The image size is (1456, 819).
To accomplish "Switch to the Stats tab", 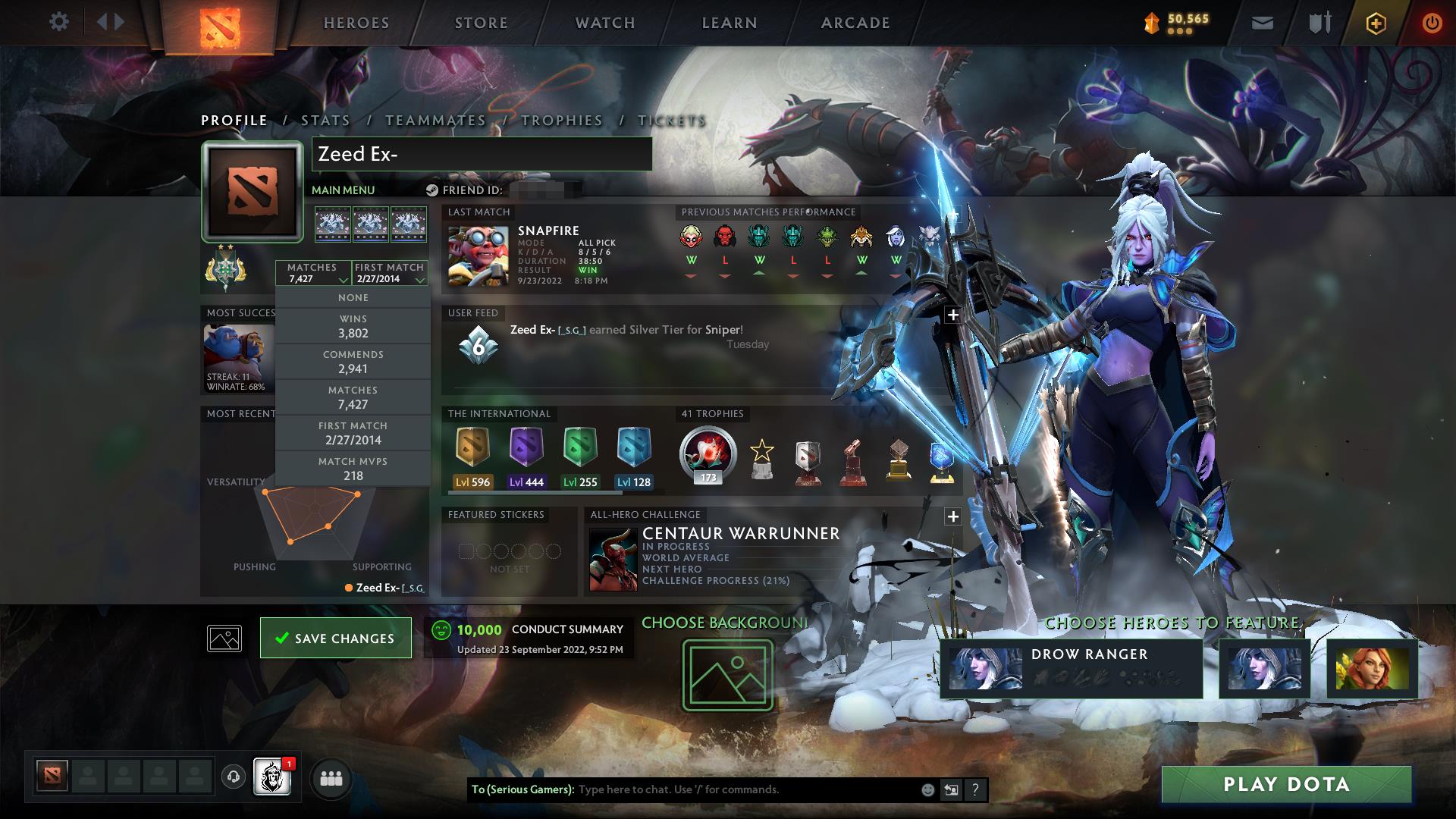I will pos(324,120).
